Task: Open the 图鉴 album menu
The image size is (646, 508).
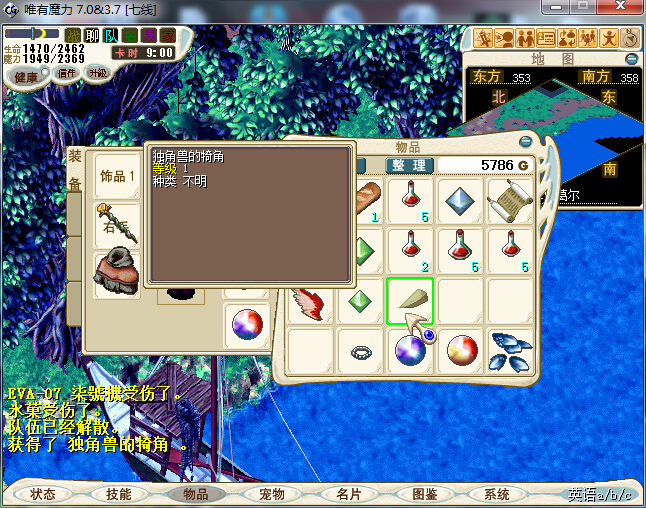Action: click(424, 494)
